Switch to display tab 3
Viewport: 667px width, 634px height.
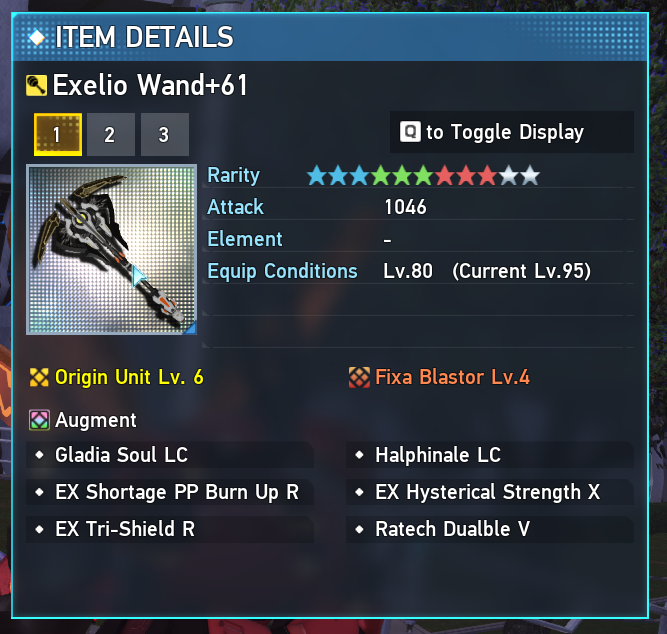164,134
